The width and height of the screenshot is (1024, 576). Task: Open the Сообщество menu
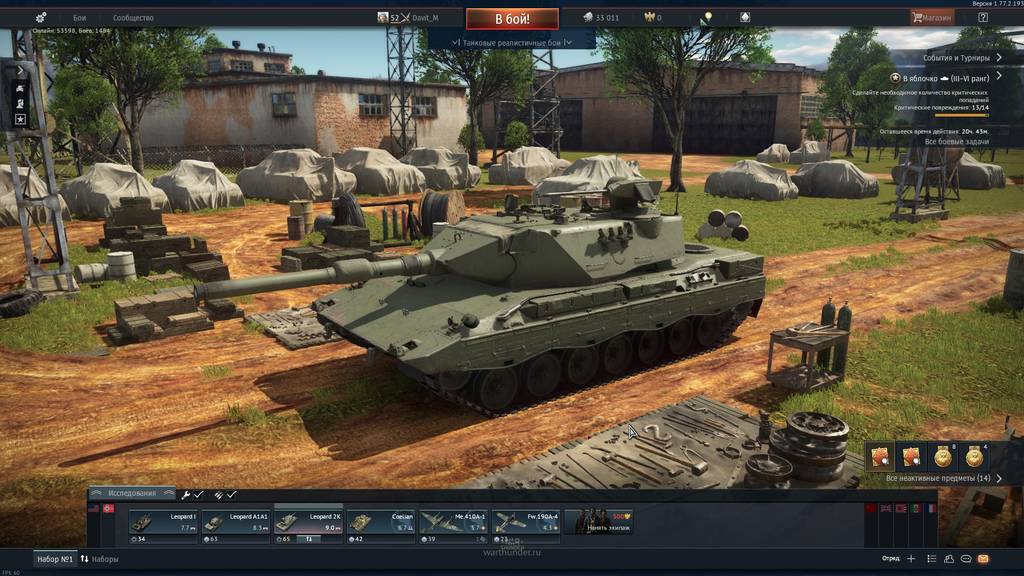133,18
